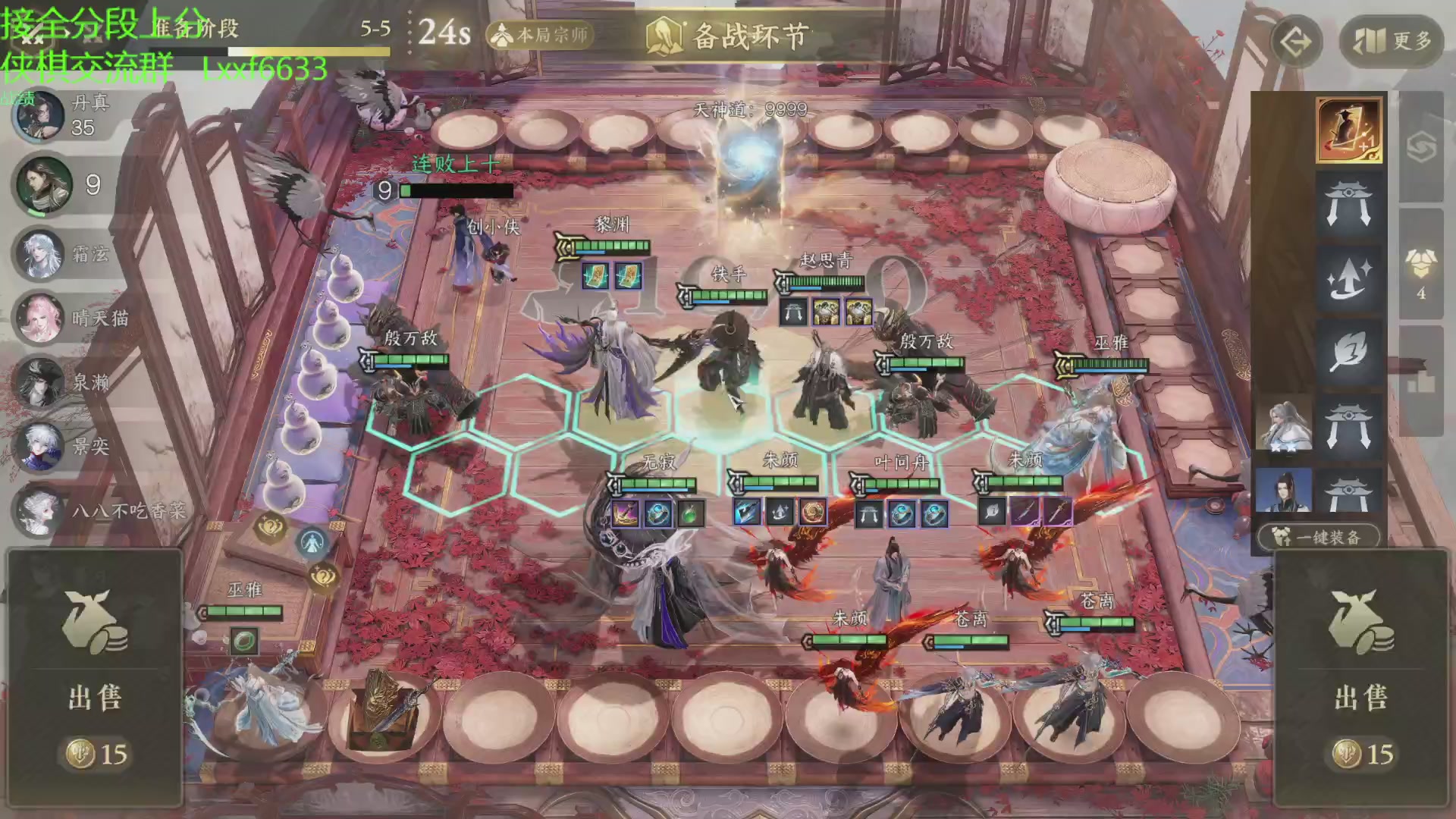This screenshot has width=1456, height=819.
Task: Open the 更多 menu
Action: [x=1391, y=41]
